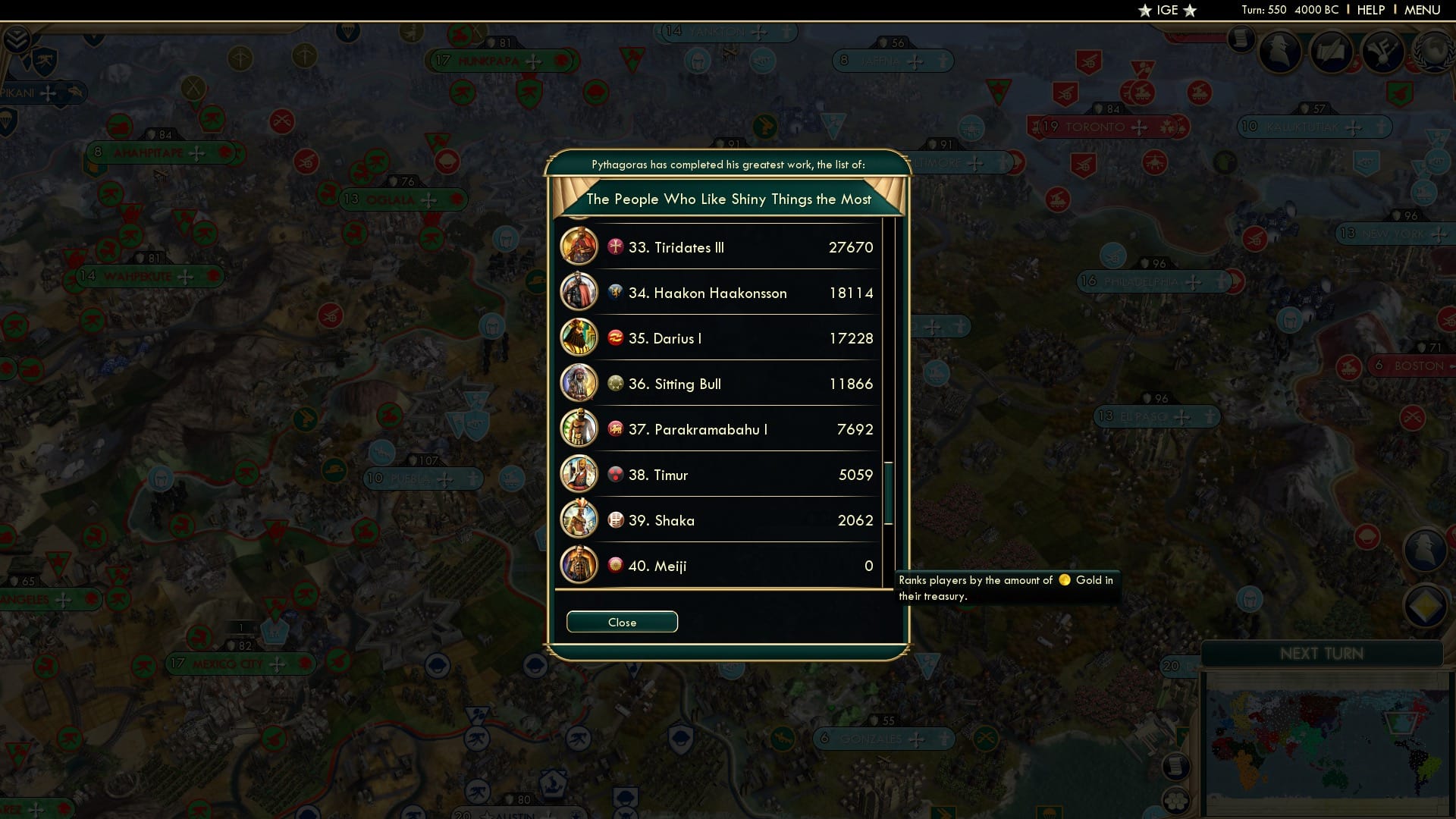The width and height of the screenshot is (1456, 819).
Task: Select the Sioux emblem beside Sitting Bull
Action: pyautogui.click(x=616, y=383)
